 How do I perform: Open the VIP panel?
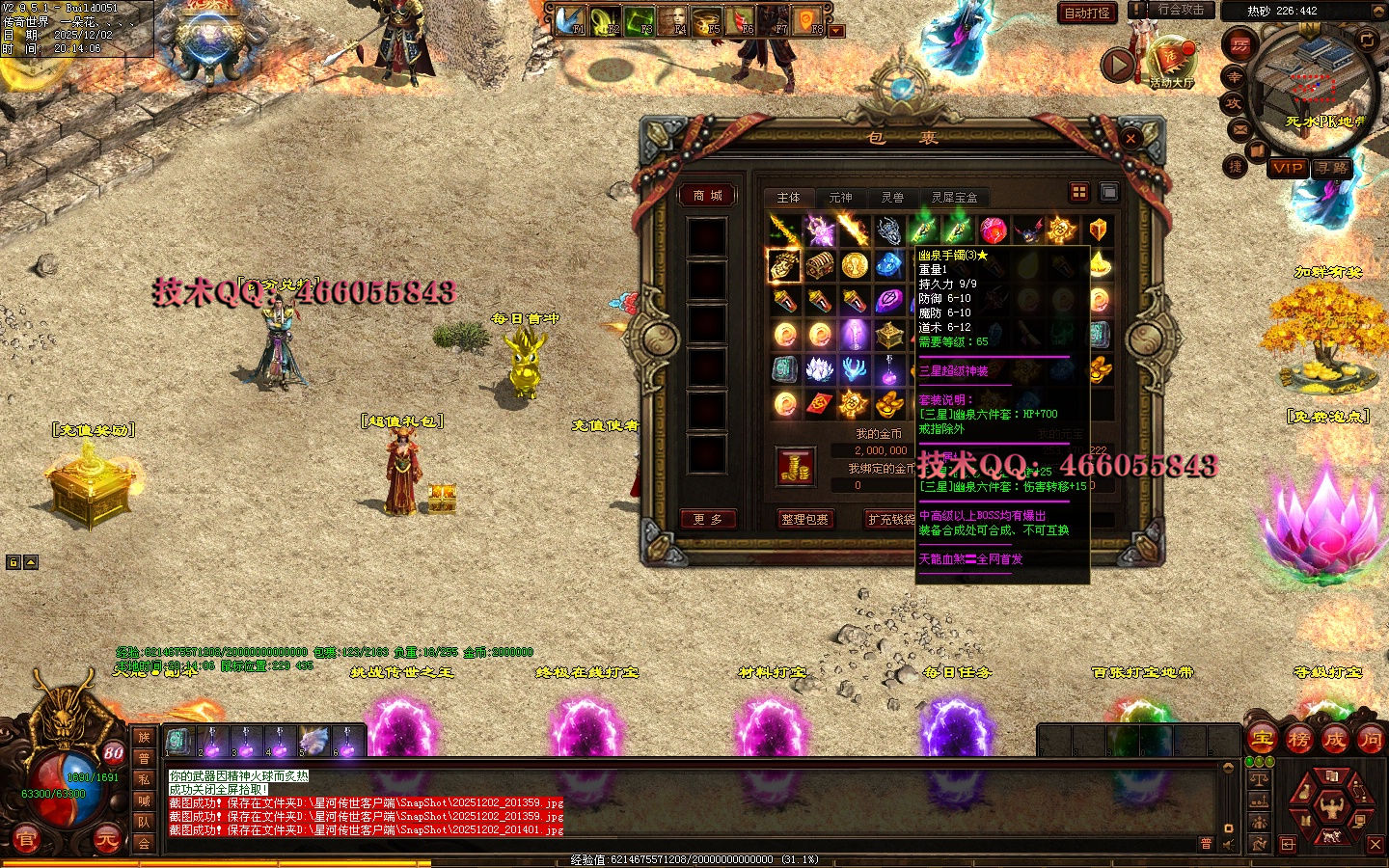(x=1287, y=168)
